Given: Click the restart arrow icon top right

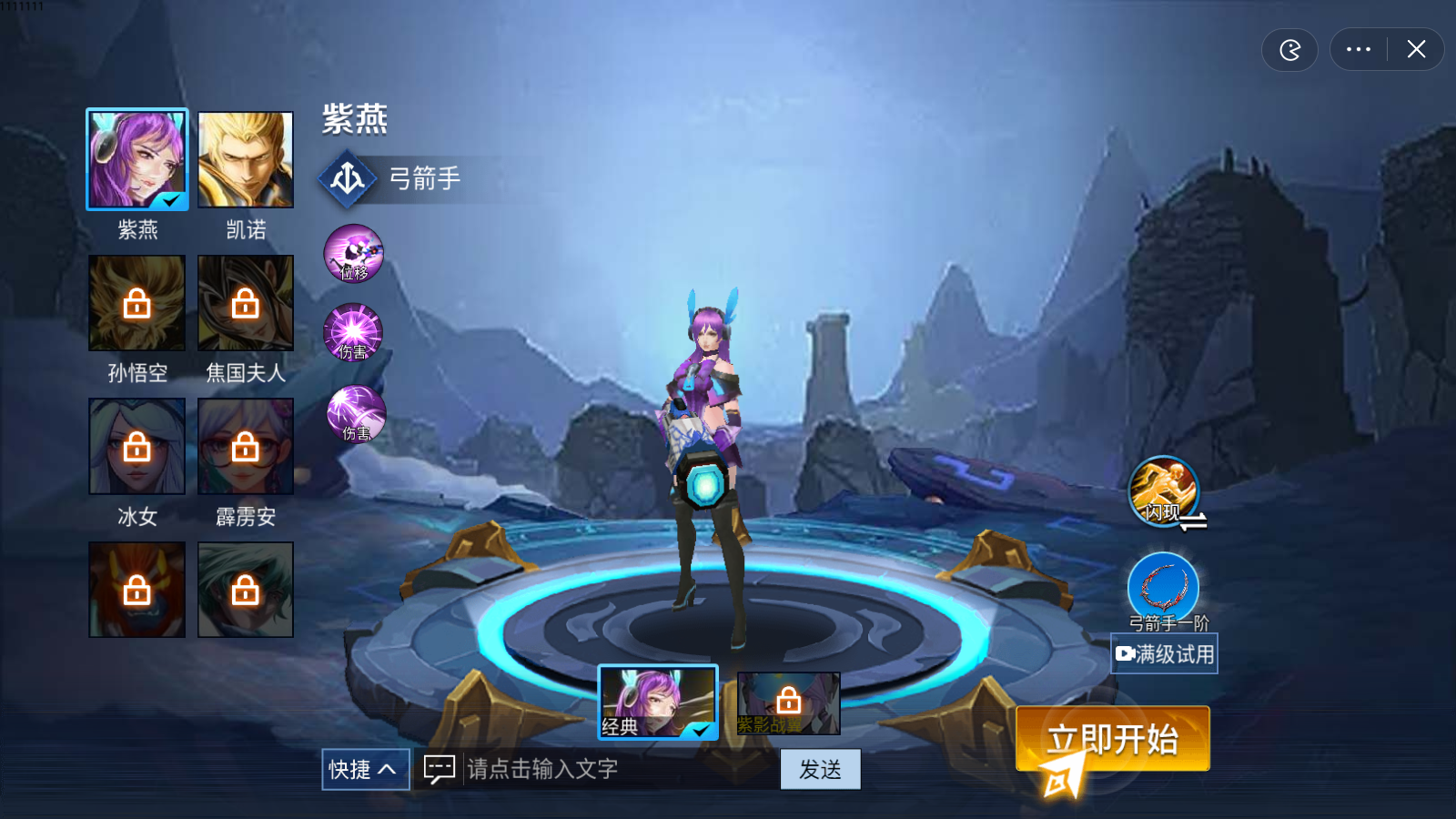Looking at the screenshot, I should (x=1289, y=50).
